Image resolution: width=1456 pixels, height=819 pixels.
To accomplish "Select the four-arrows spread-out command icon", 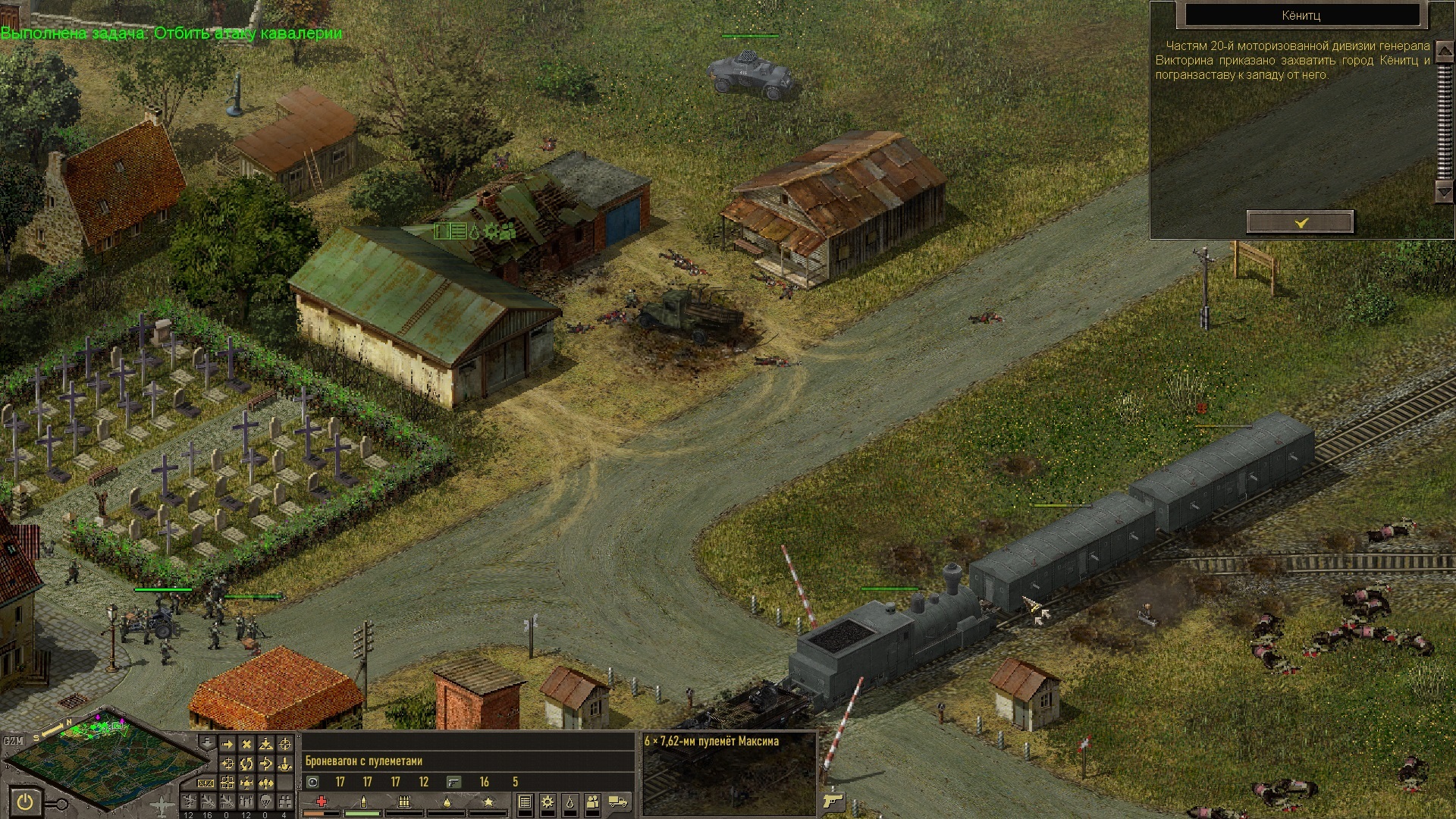I will [246, 783].
